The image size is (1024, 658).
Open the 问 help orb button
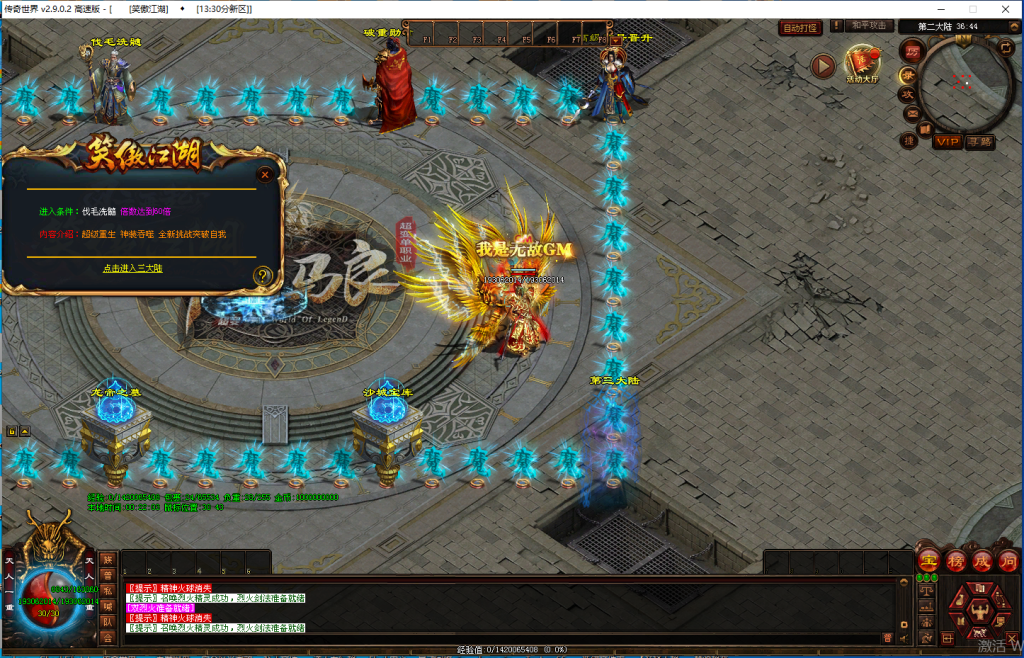click(1007, 560)
